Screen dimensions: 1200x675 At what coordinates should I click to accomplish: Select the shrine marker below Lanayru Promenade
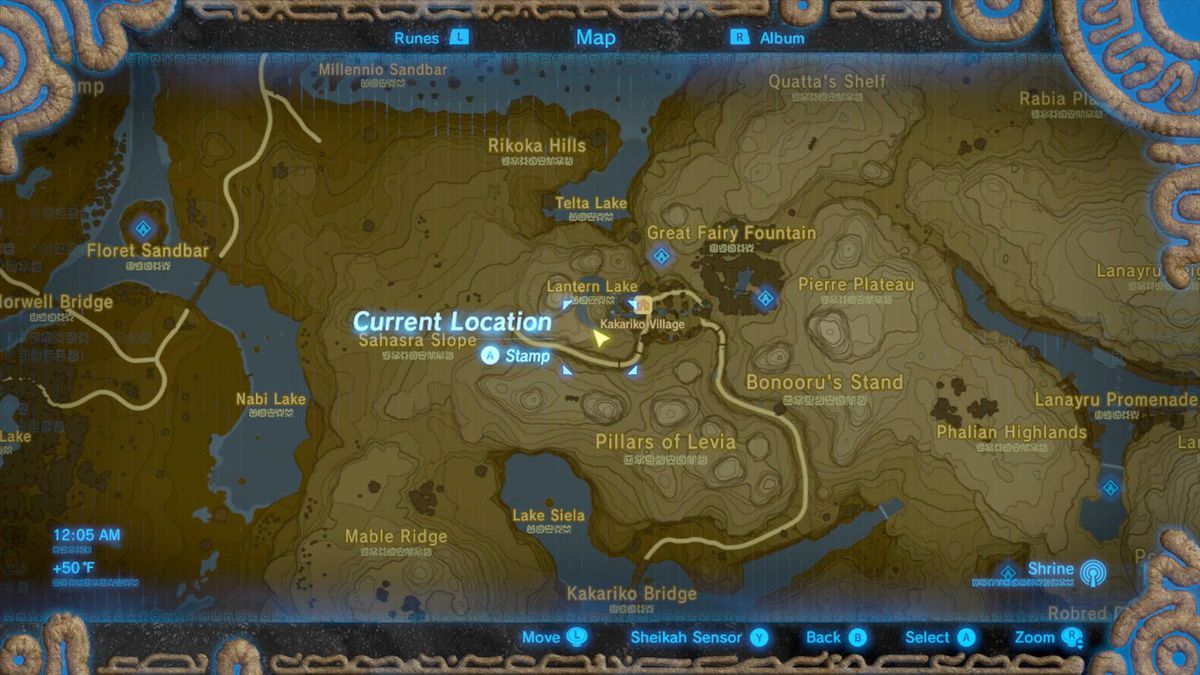click(1110, 487)
